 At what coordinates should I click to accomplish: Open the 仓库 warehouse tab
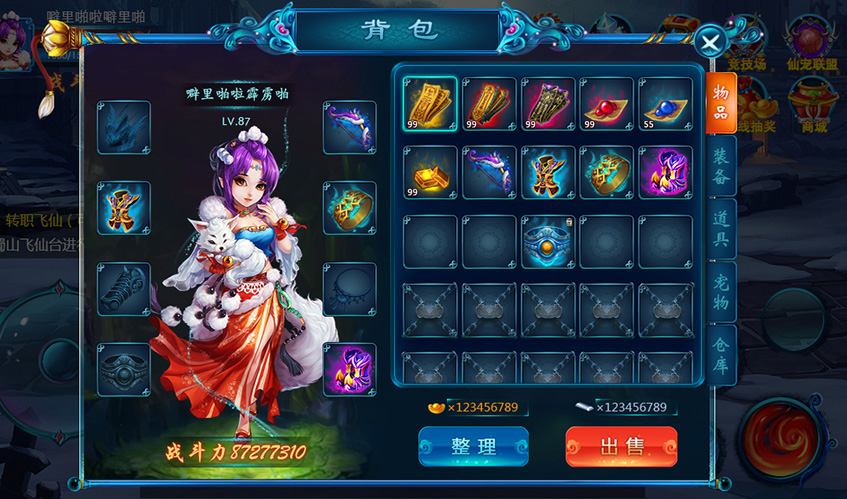coord(721,354)
